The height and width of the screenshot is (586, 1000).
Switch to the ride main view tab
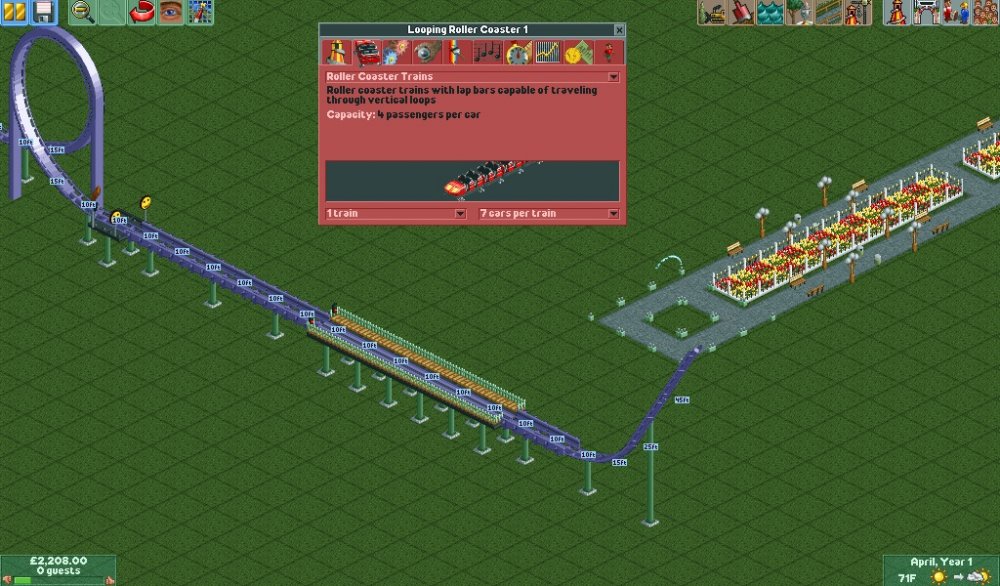[337, 53]
